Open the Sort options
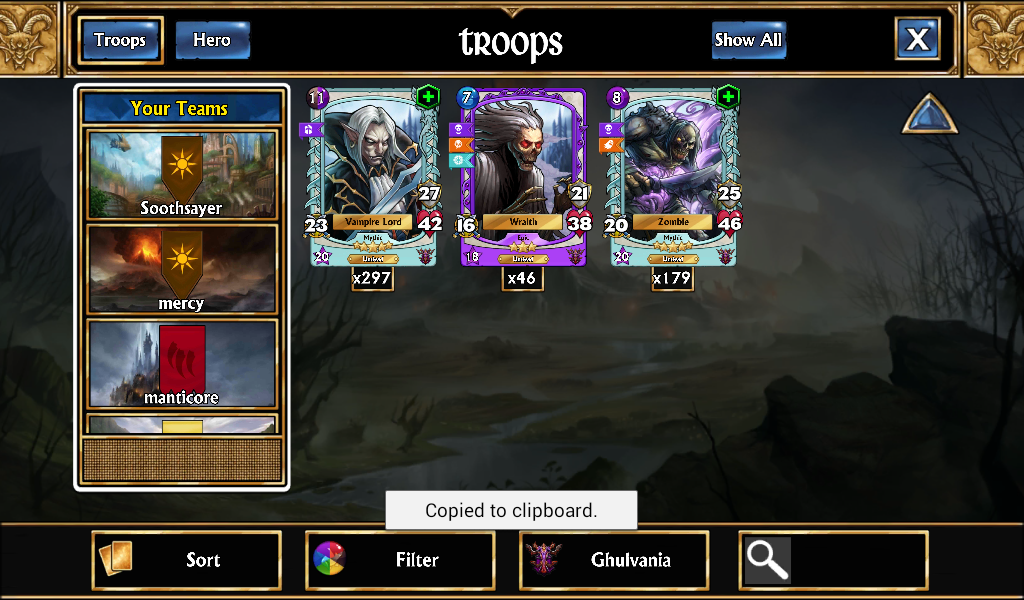 (x=187, y=560)
